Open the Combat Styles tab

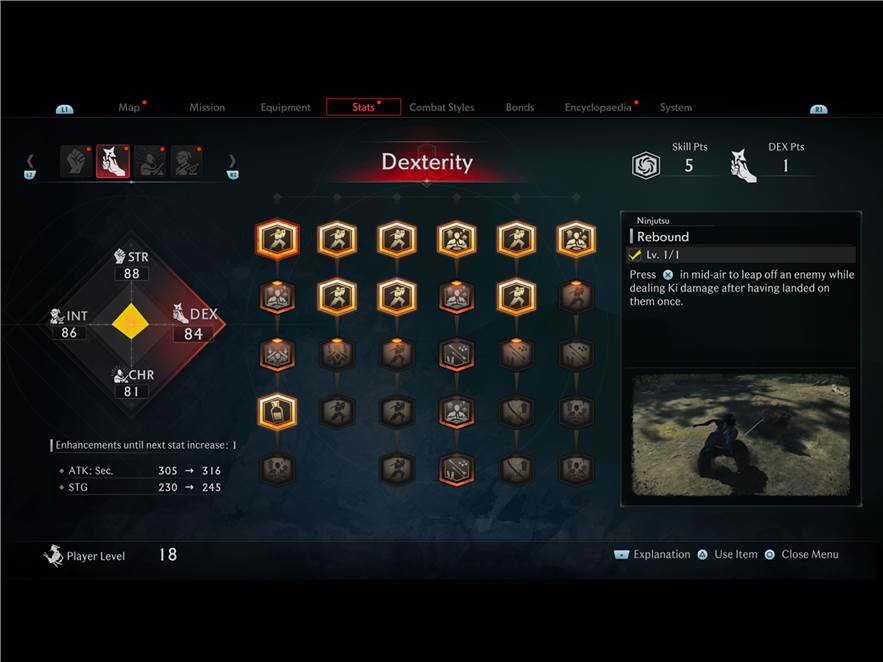pyautogui.click(x=441, y=107)
